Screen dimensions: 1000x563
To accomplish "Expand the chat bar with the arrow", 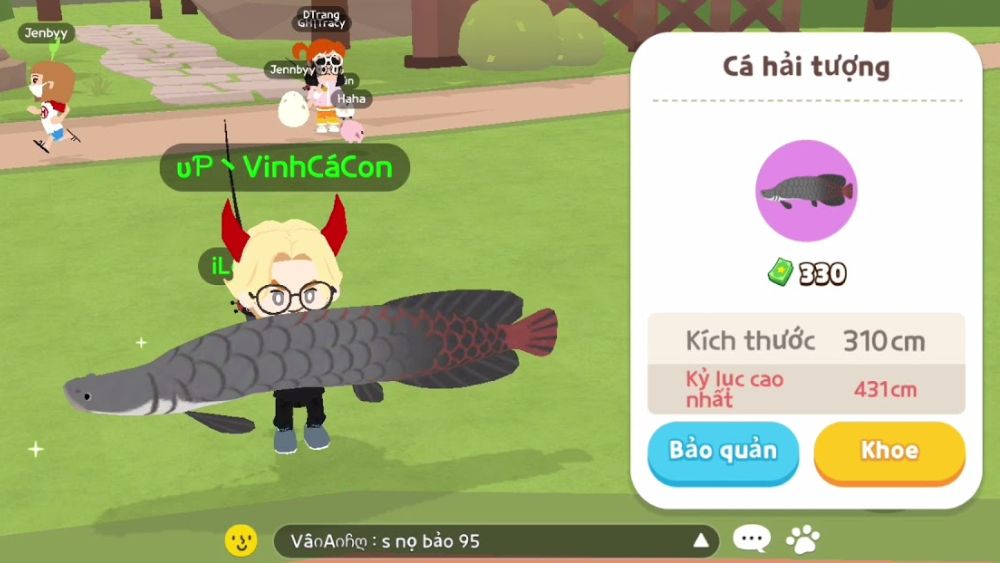I will click(701, 541).
